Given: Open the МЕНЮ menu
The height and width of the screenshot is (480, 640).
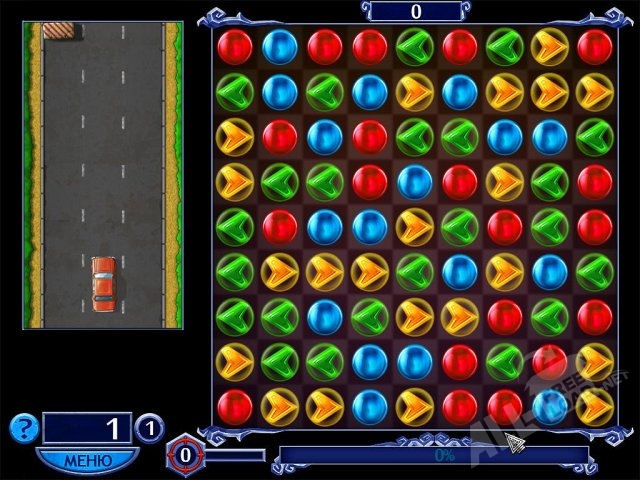Looking at the screenshot, I should coord(87,460).
